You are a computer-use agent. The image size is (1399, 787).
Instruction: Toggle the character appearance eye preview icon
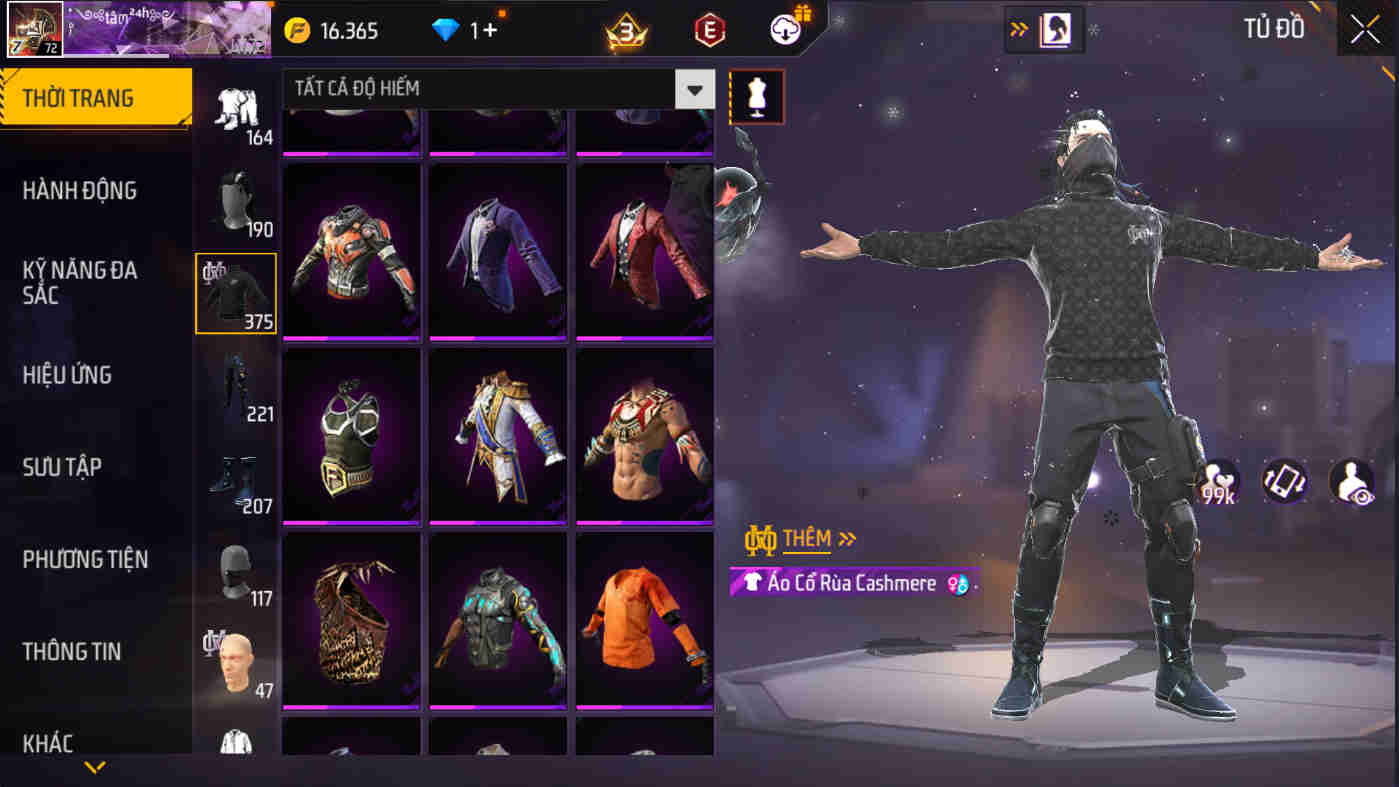coord(1351,480)
